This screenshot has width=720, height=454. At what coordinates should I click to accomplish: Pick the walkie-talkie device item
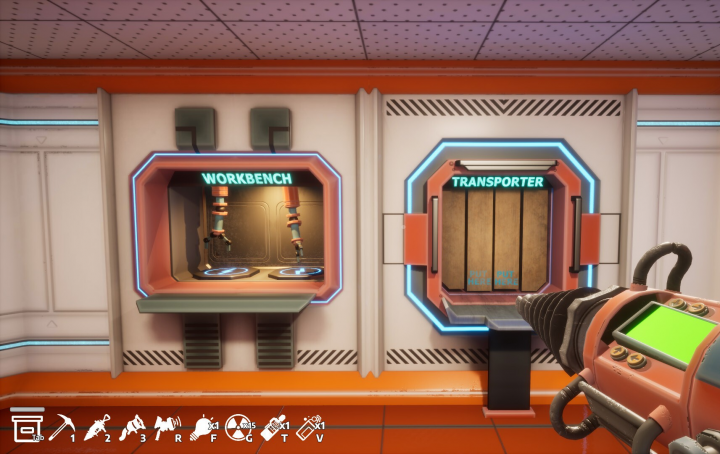[x=274, y=428]
